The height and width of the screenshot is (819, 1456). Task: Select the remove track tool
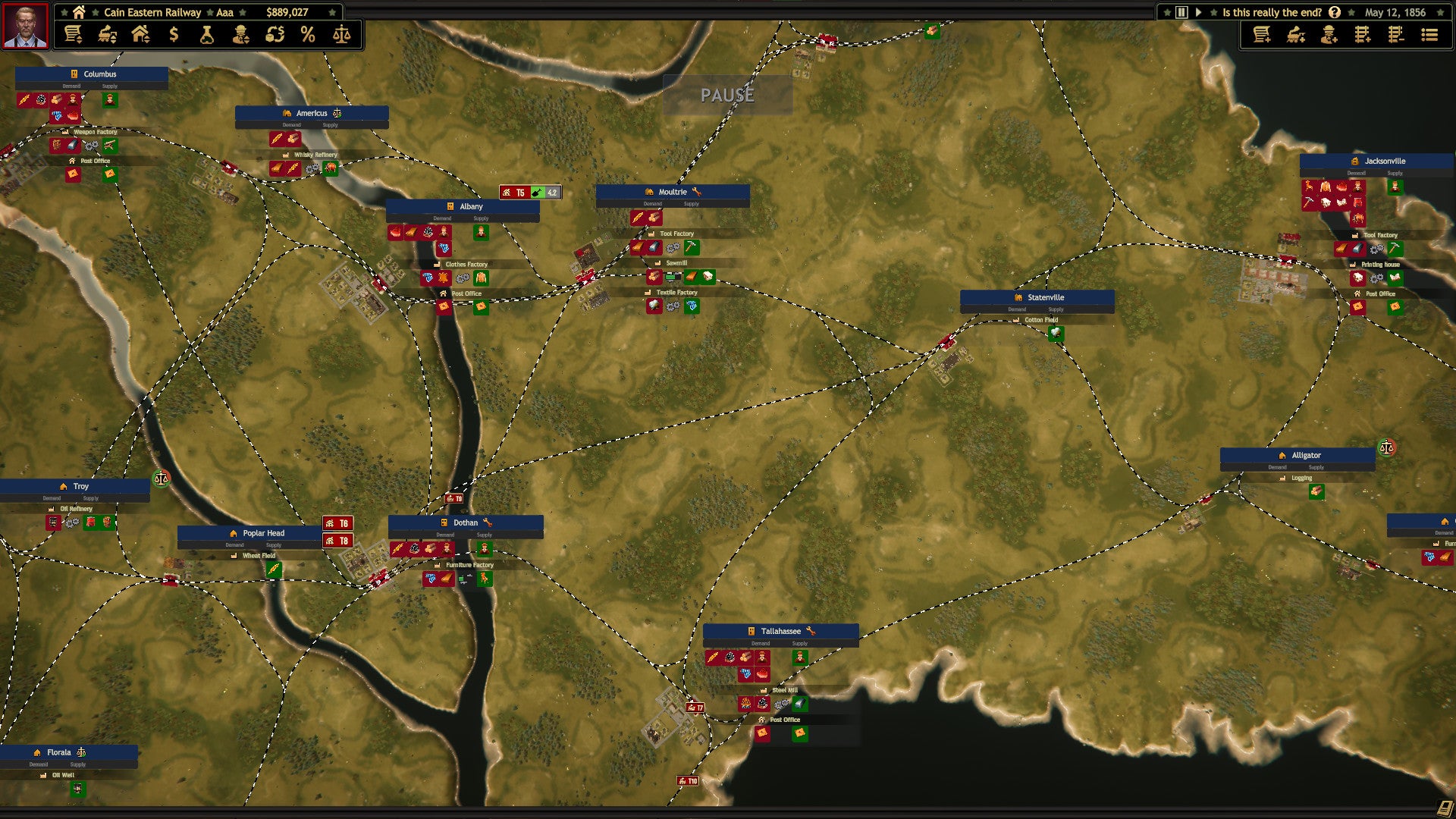(x=1395, y=36)
